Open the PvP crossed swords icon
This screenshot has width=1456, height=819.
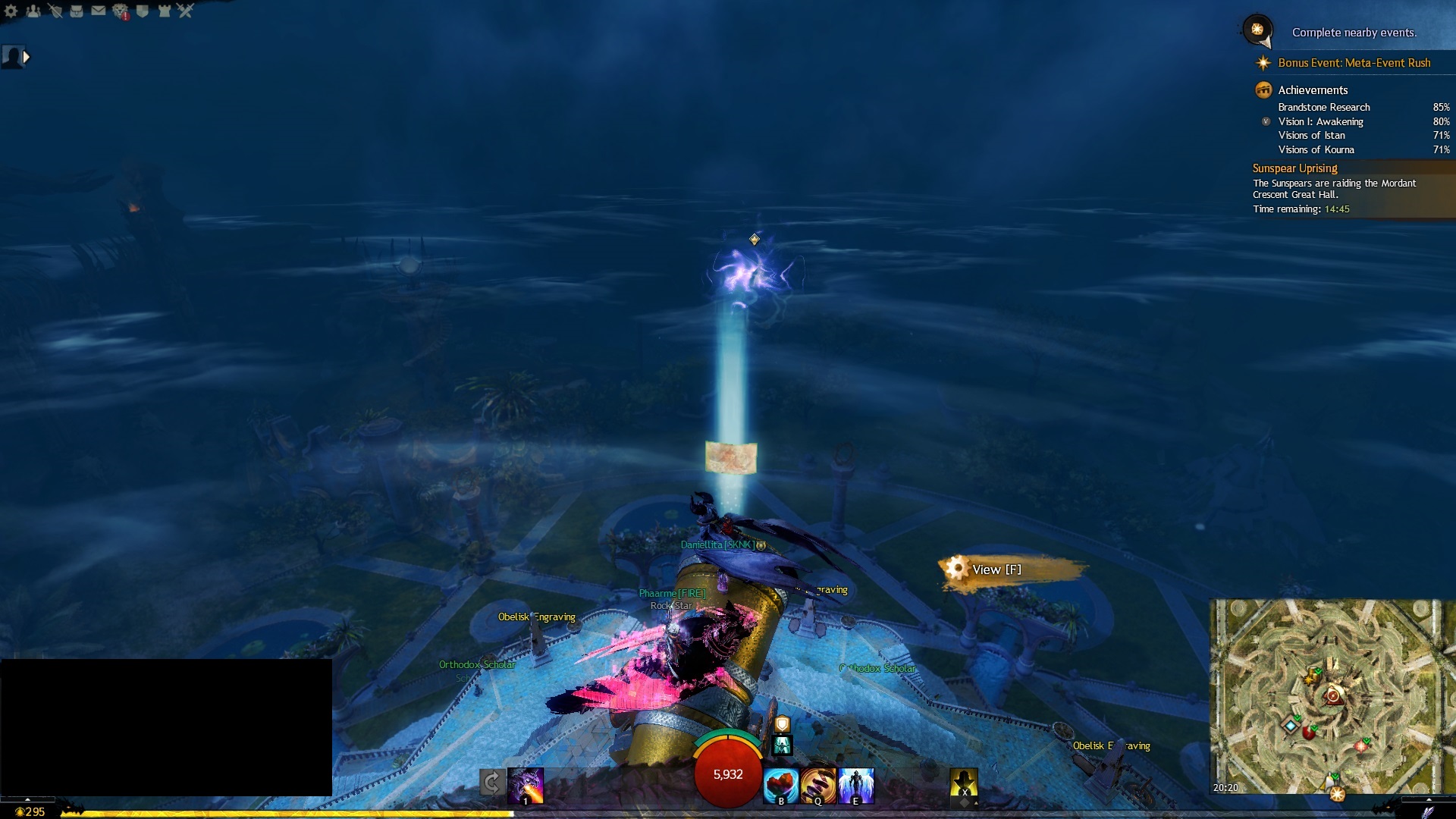186,11
